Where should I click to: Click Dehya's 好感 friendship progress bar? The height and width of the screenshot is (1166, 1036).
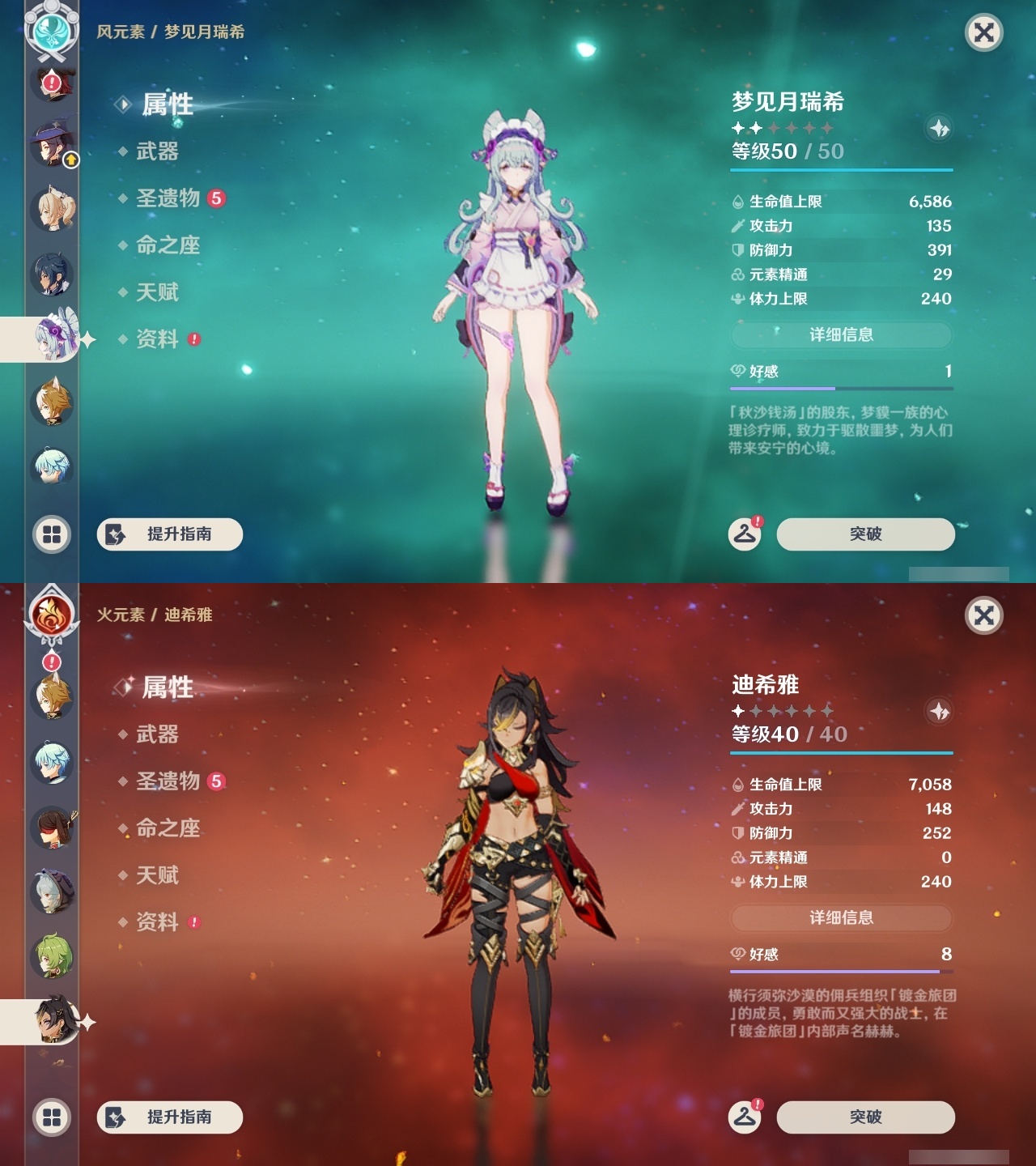coord(842,971)
